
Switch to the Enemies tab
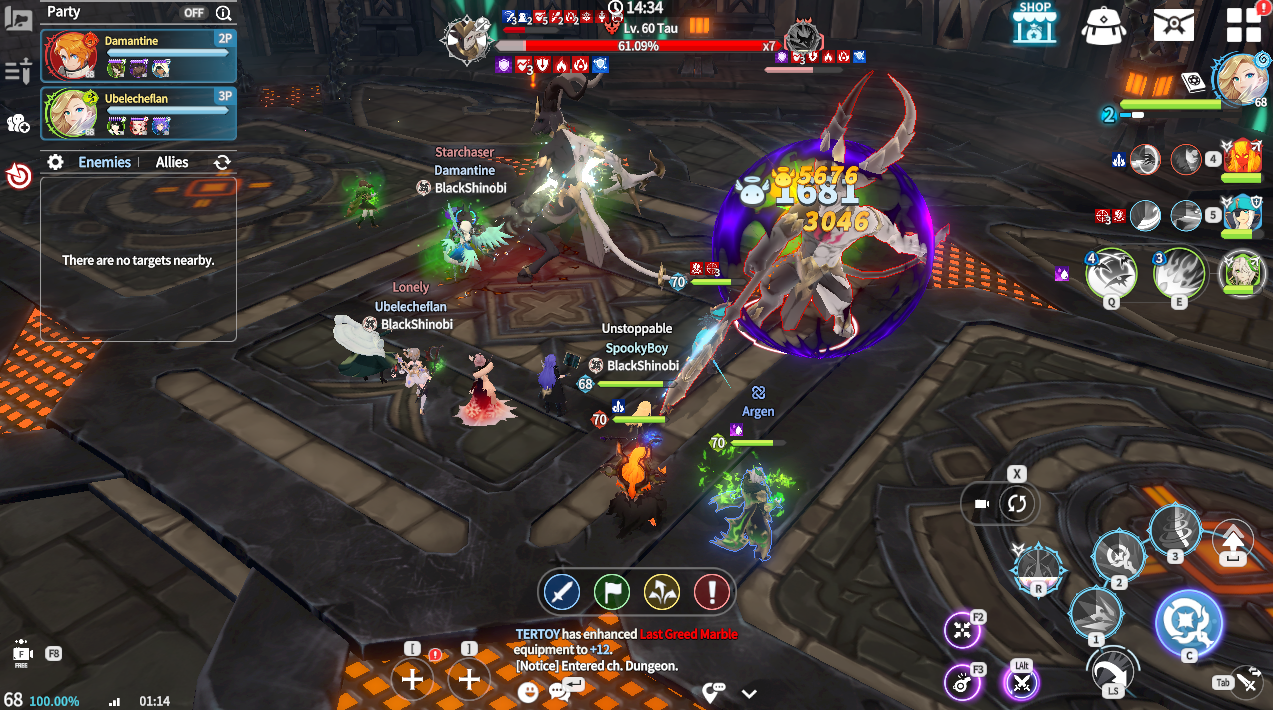point(104,162)
